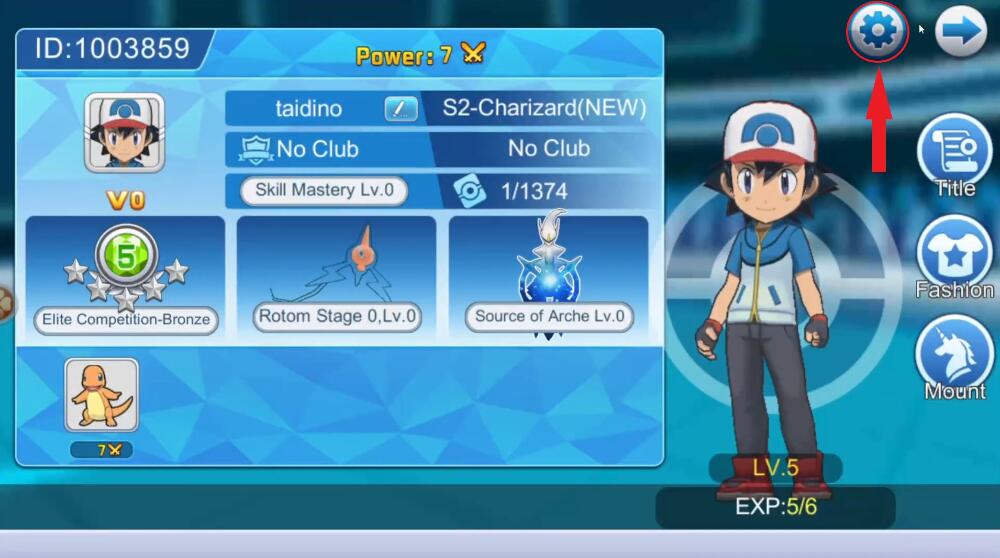The width and height of the screenshot is (1000, 558).
Task: Click the No Club shield badge
Action: click(256, 150)
